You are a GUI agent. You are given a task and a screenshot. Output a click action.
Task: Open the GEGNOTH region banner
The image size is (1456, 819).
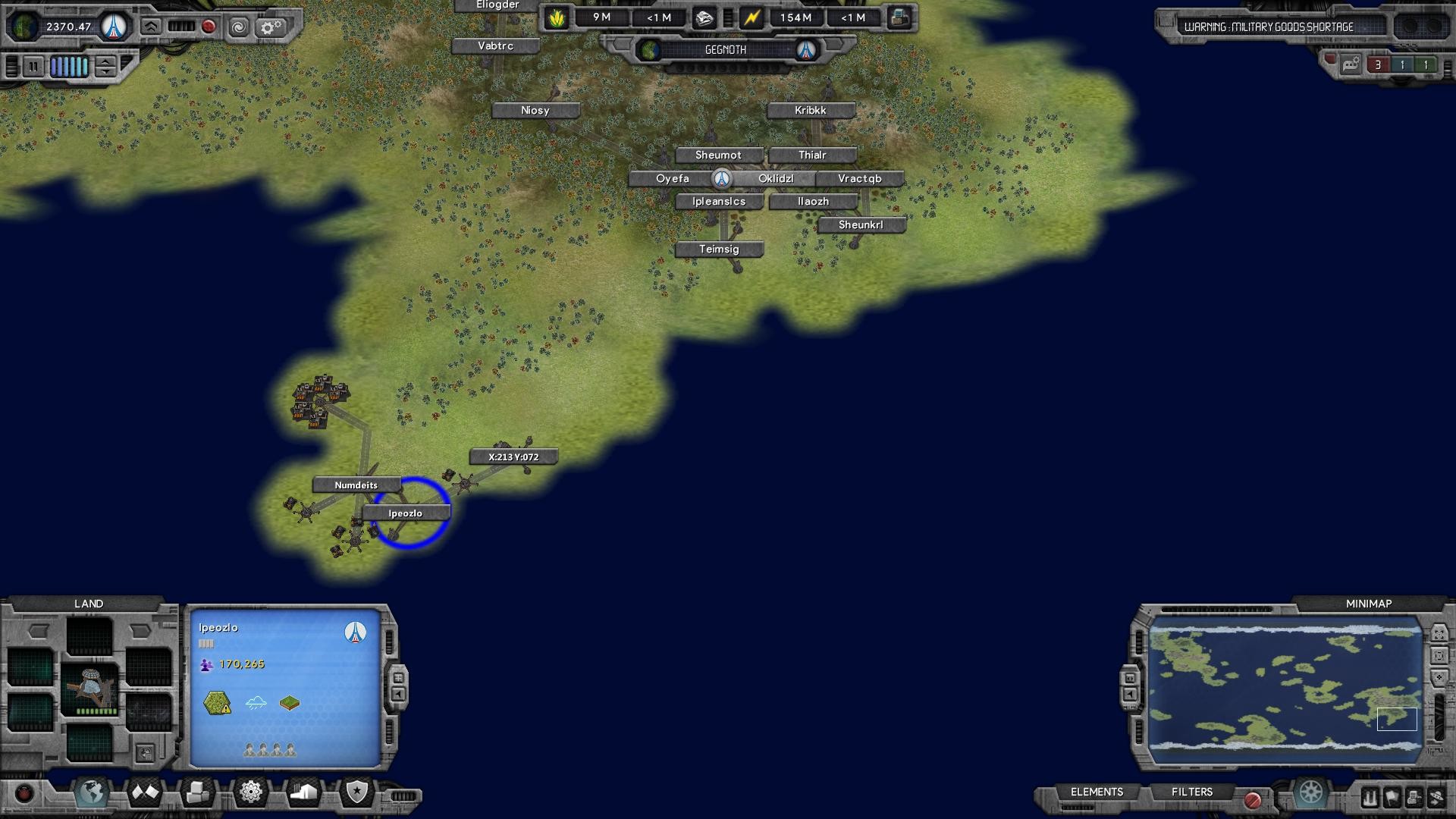726,50
